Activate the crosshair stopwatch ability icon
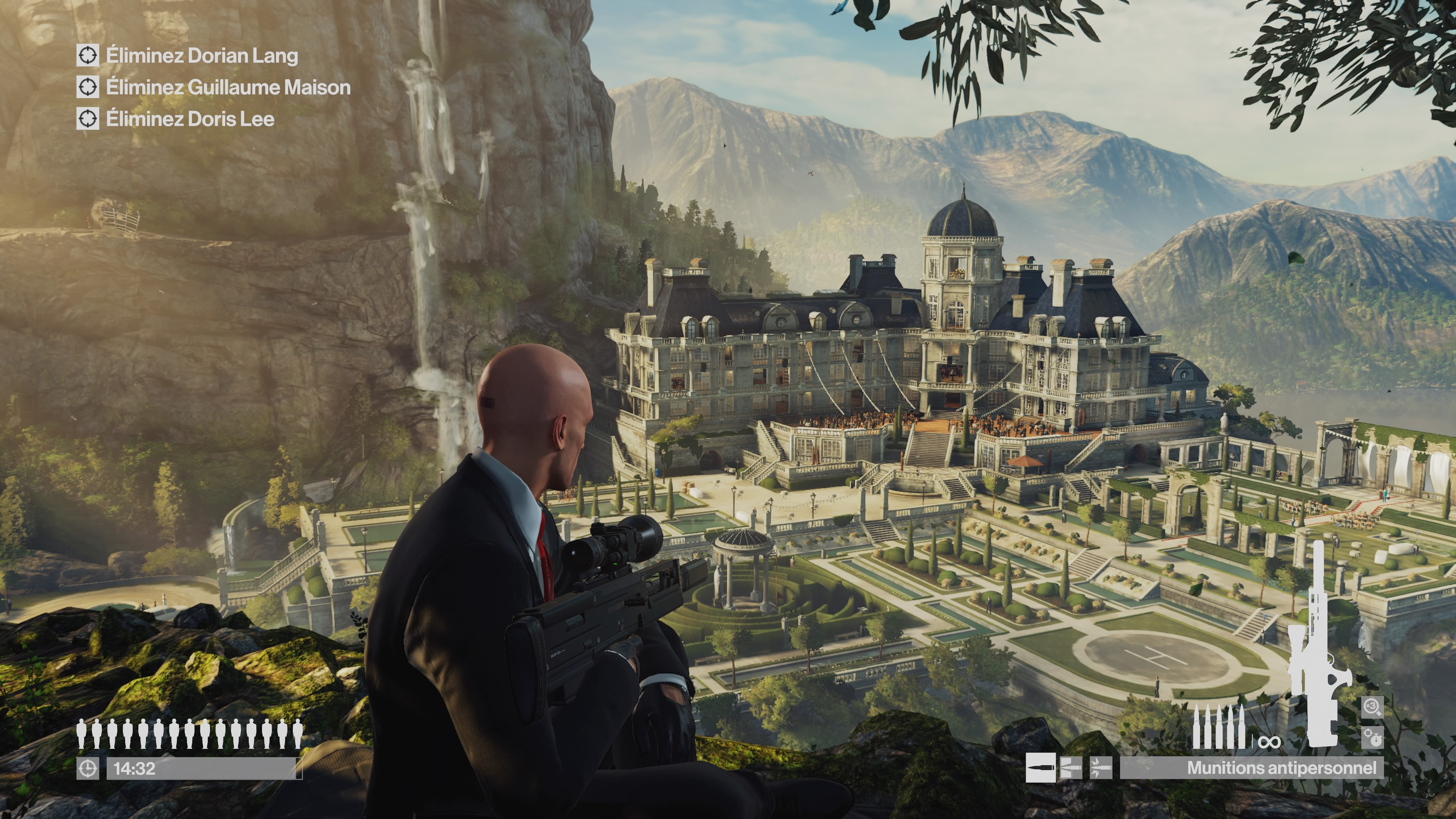This screenshot has width=1456, height=819. coord(1372,737)
